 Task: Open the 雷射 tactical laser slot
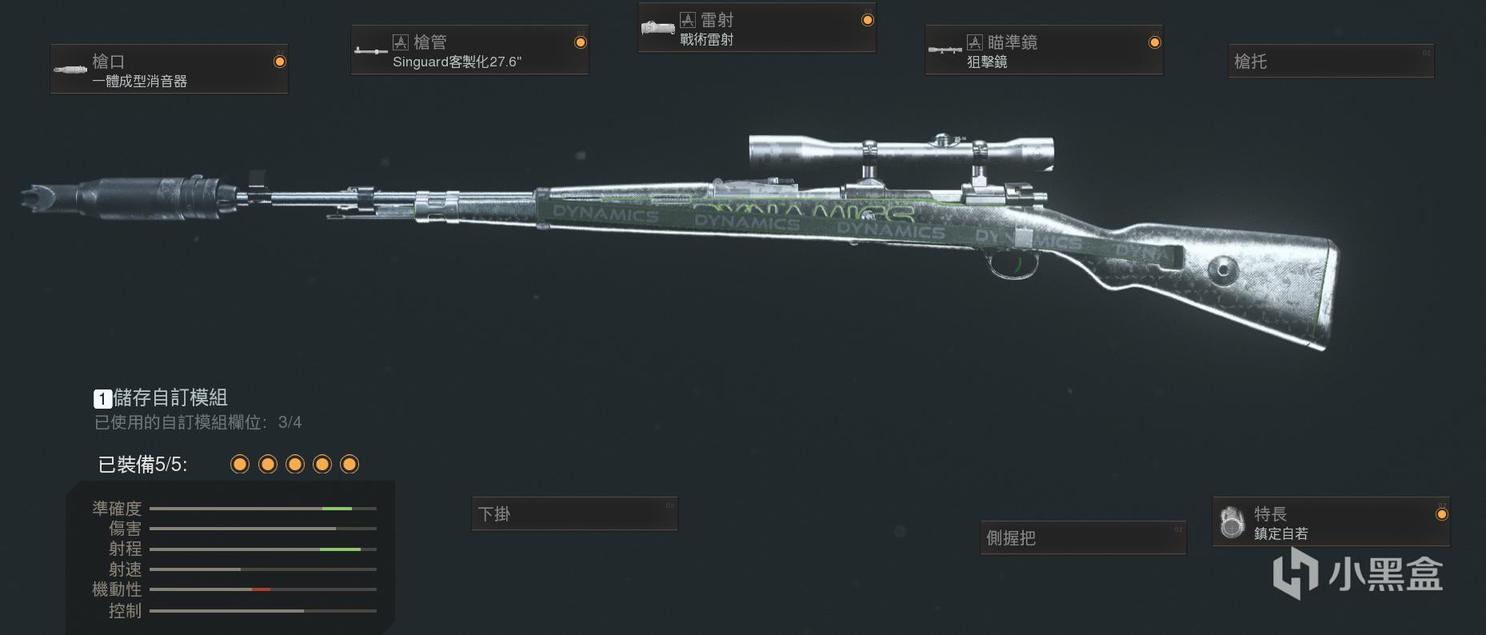[x=756, y=28]
